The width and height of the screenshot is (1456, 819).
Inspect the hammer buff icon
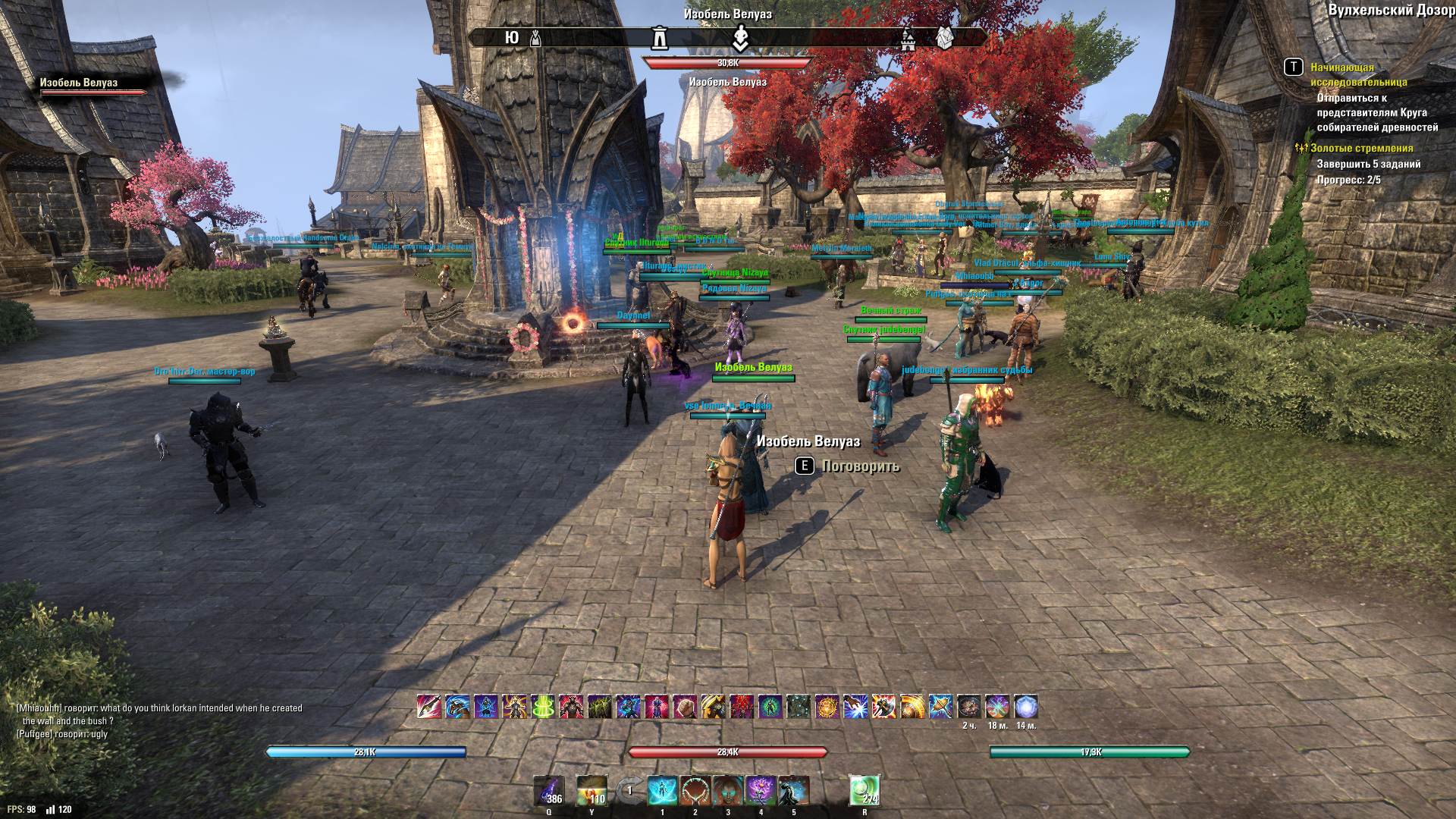940,707
